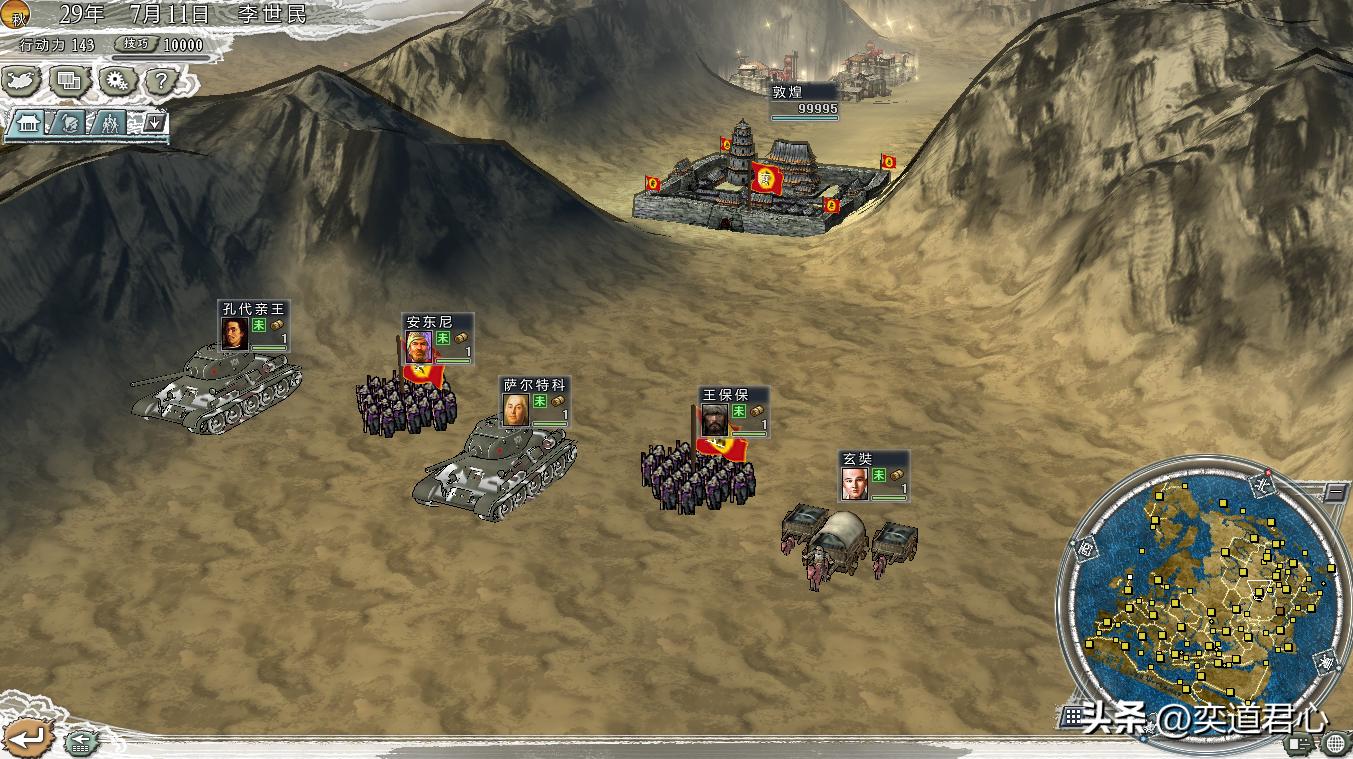Click the device icon beside the globe icon
Screen dimensions: 1353x759
tap(1298, 744)
